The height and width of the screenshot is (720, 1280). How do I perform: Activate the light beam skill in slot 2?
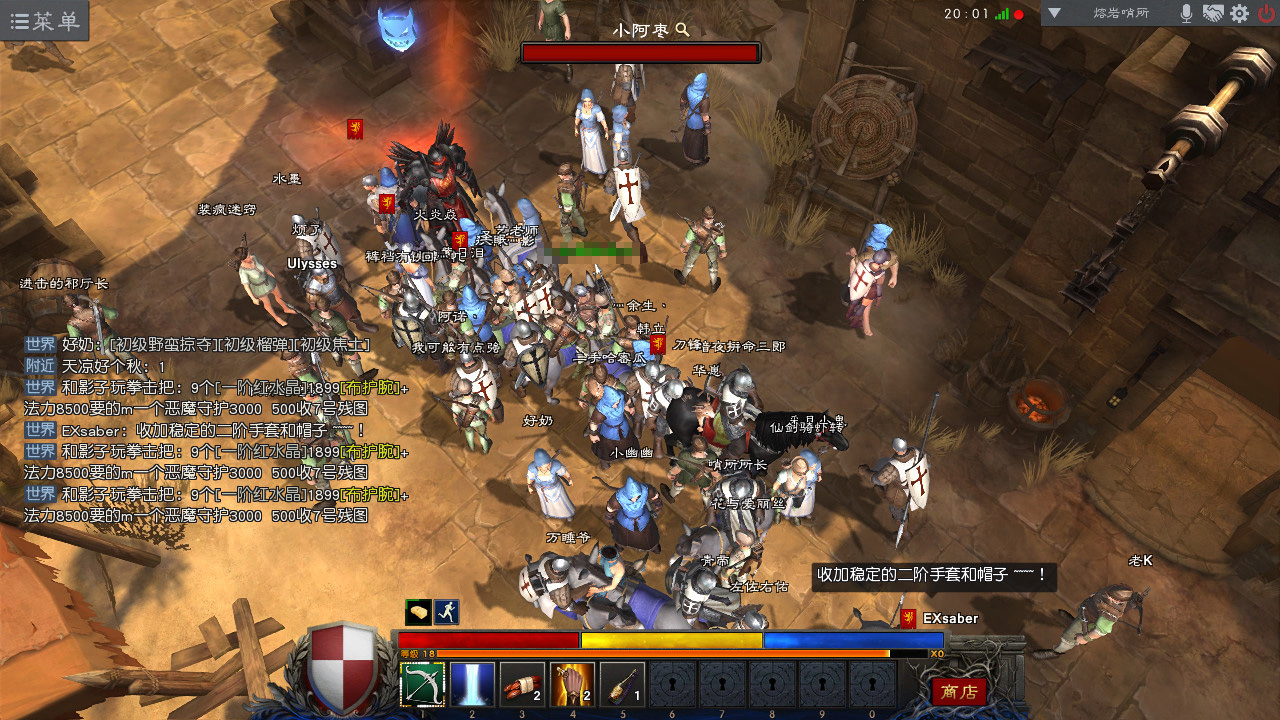472,685
